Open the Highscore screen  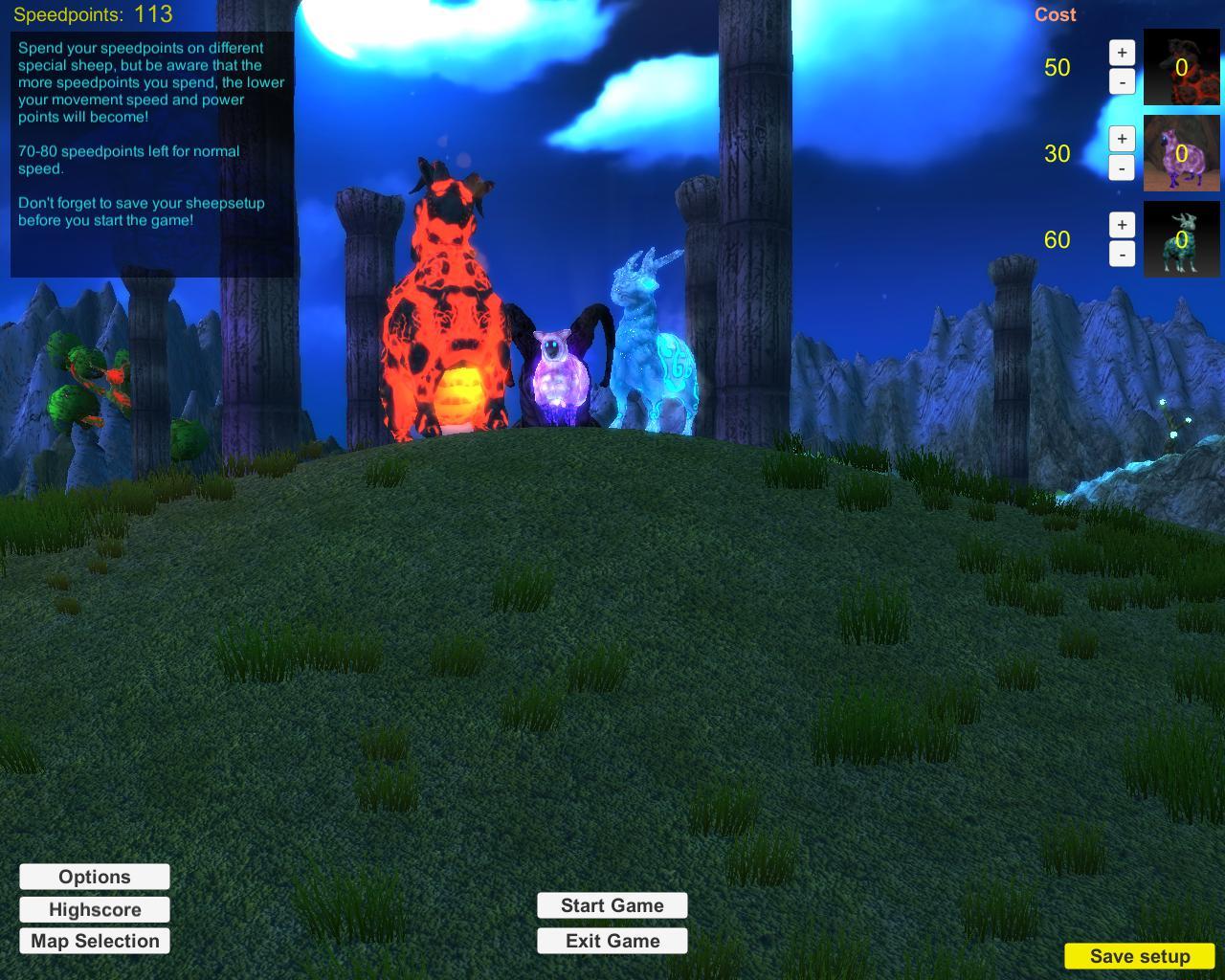point(94,909)
